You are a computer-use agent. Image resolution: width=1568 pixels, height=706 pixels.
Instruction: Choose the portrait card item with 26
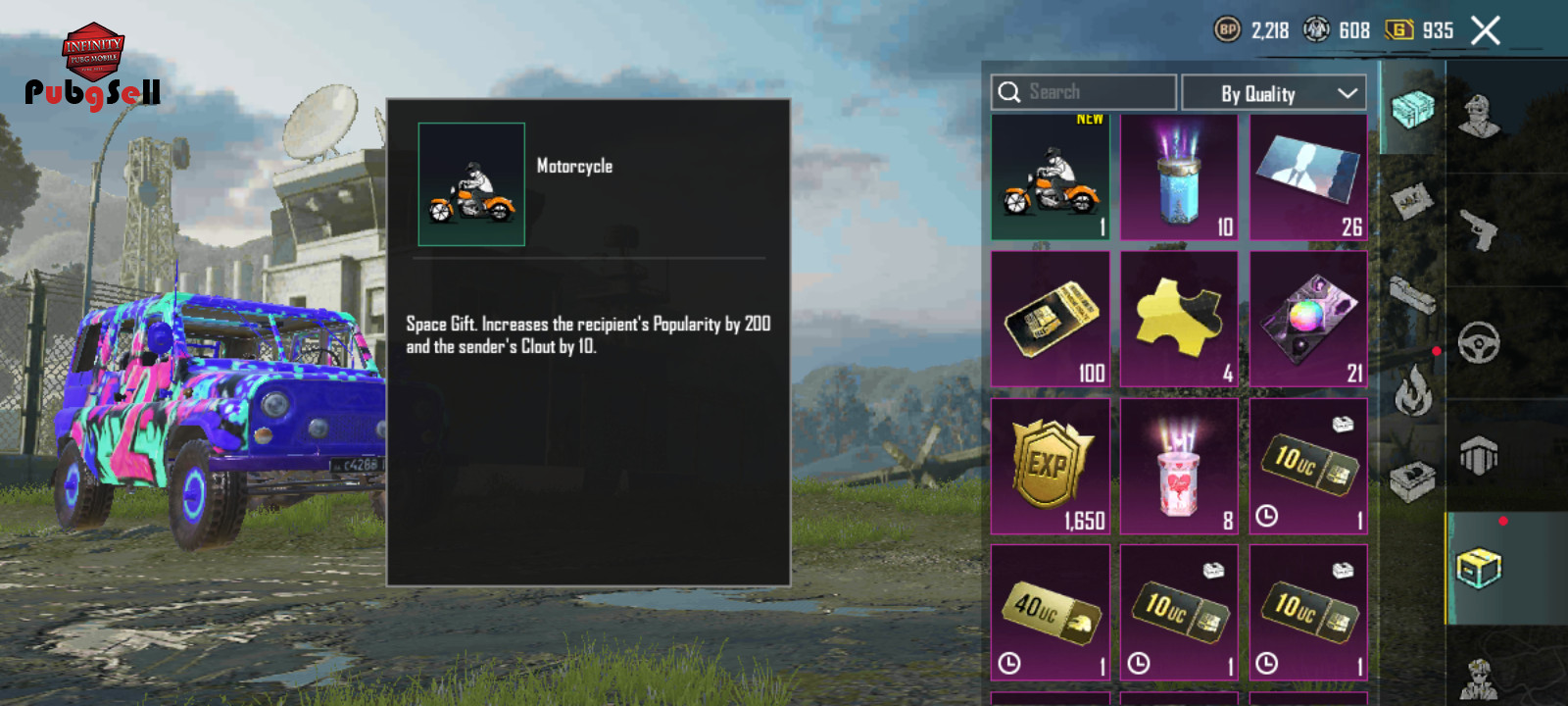pos(1308,177)
